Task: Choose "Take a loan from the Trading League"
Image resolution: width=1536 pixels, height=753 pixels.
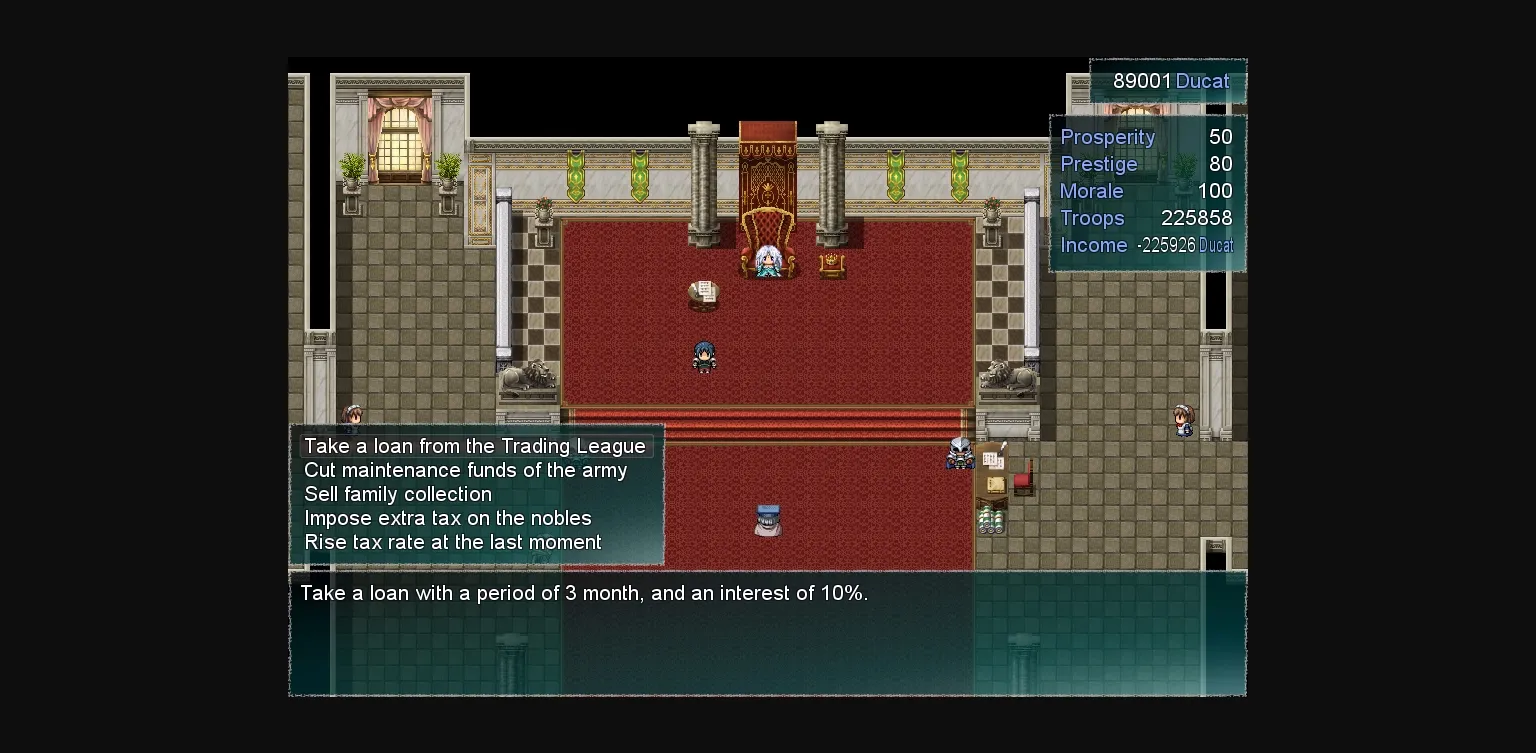Action: 475,446
